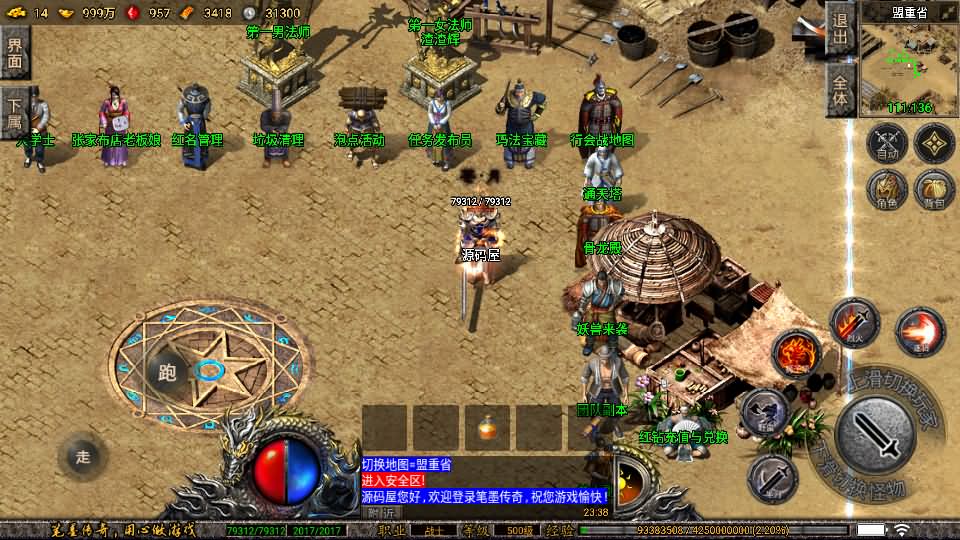This screenshot has height=540, width=960.
Task: Use the fire charge dash skill
Action: (918, 332)
